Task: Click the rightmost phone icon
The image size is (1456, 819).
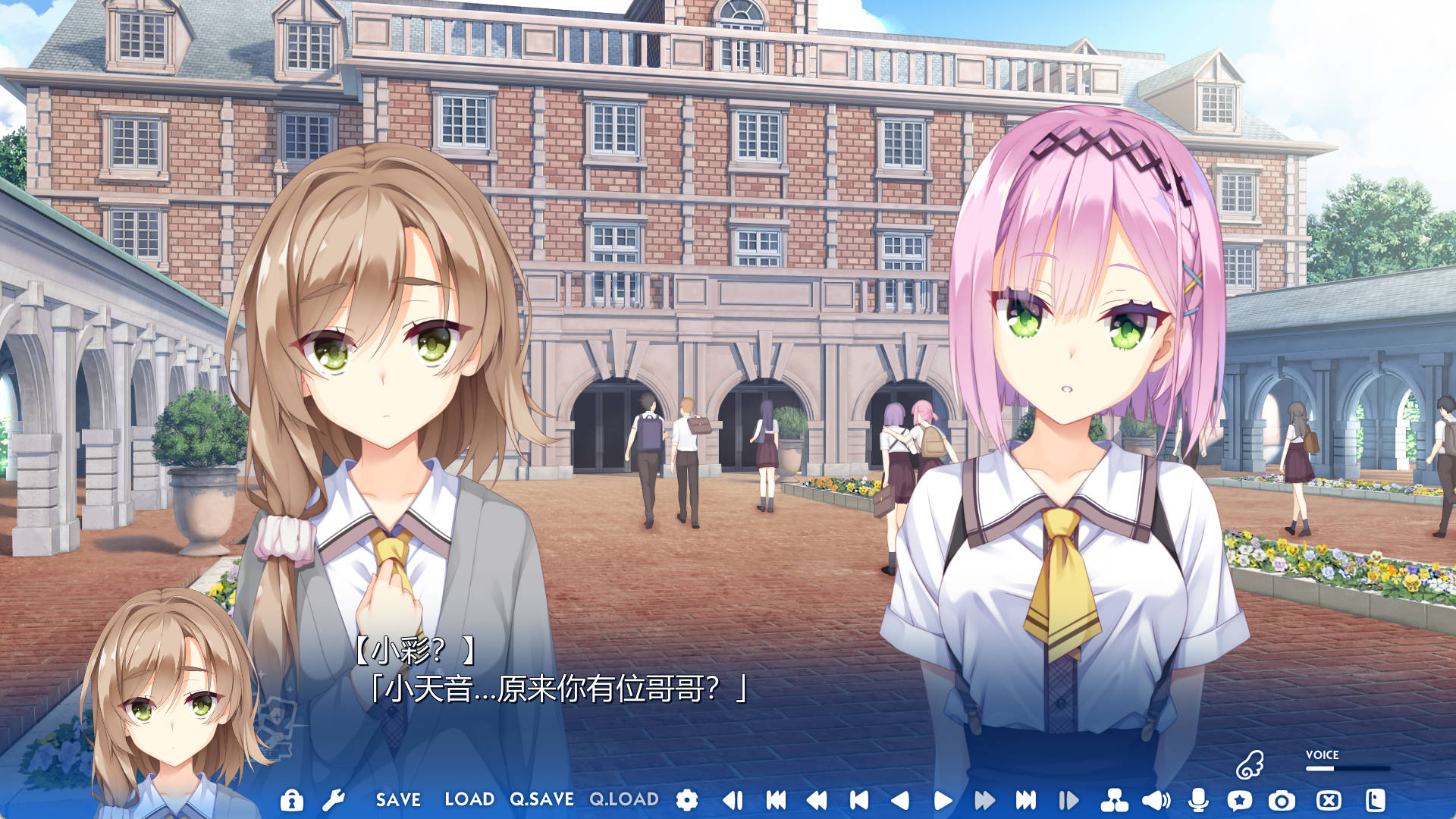Action: pyautogui.click(x=1375, y=800)
